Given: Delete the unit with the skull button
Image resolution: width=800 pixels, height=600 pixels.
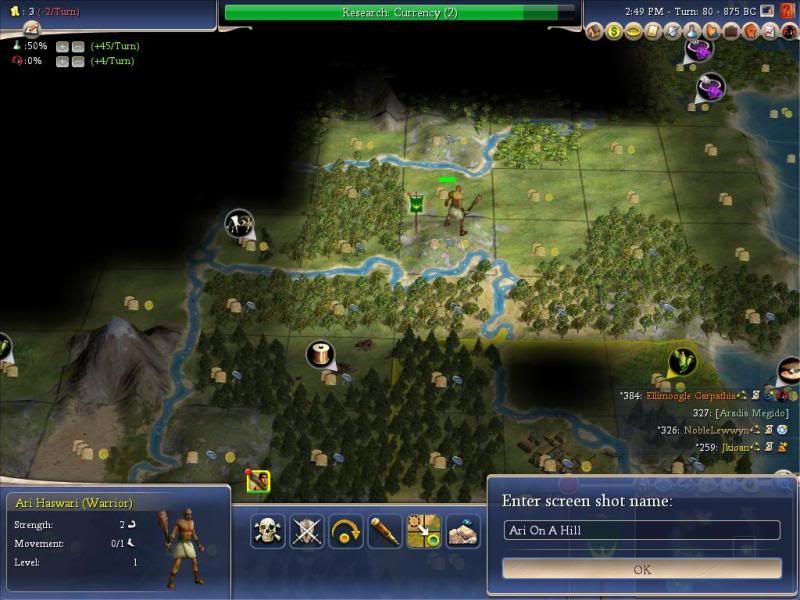Looking at the screenshot, I should tap(267, 530).
